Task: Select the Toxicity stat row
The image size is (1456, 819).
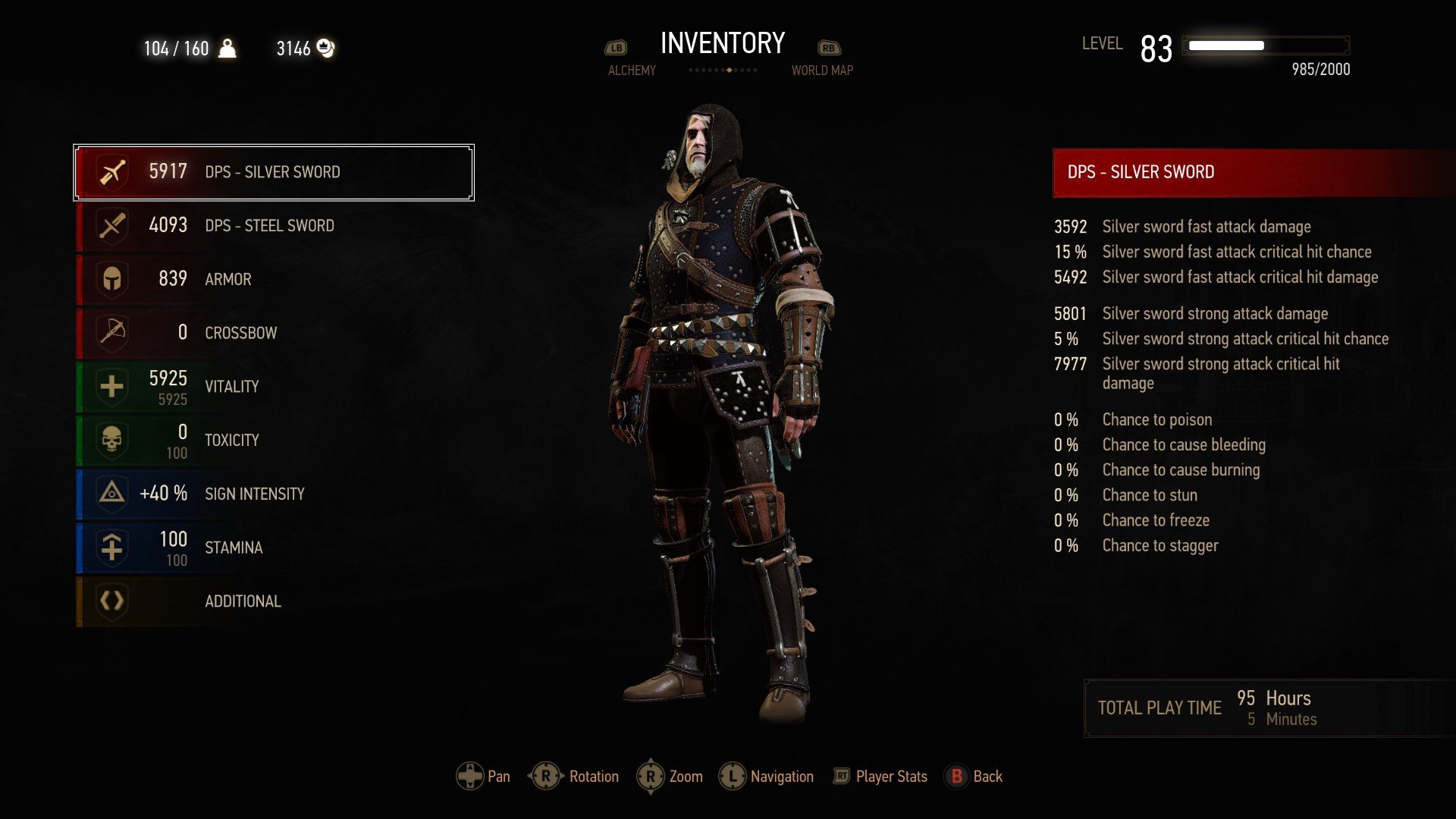Action: point(273,441)
